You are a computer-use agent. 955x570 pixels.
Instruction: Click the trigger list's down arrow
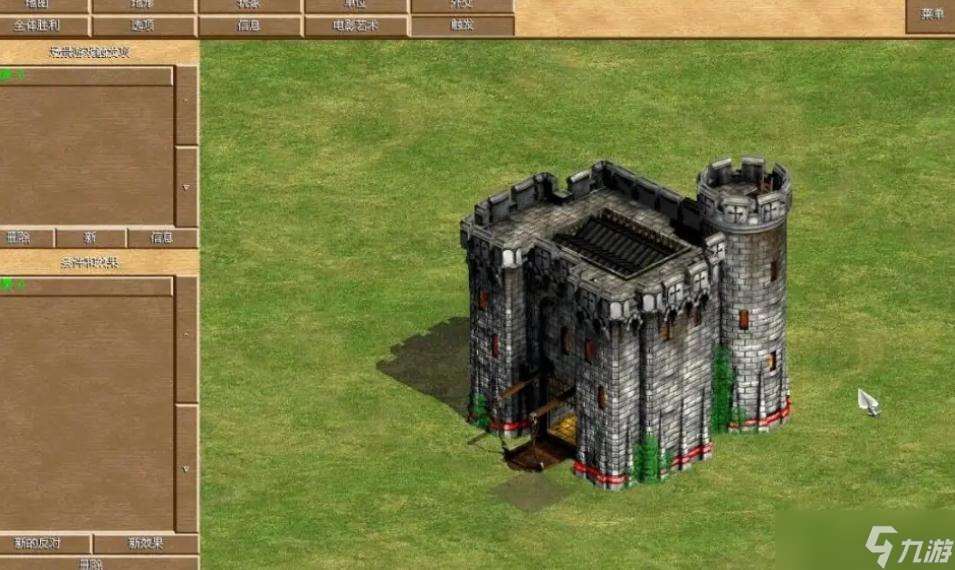(186, 186)
